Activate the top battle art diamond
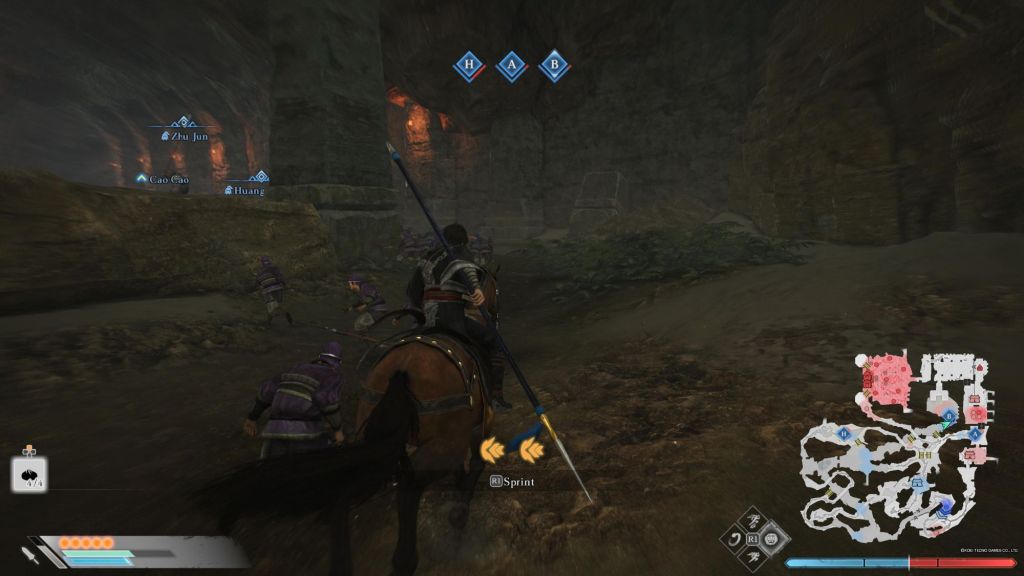Image resolution: width=1024 pixels, height=576 pixels. (754, 521)
